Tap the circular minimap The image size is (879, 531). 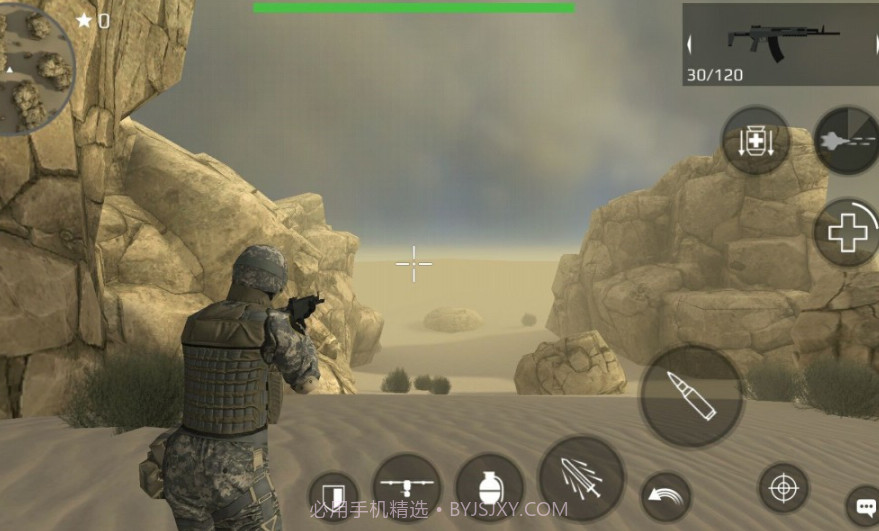point(35,68)
